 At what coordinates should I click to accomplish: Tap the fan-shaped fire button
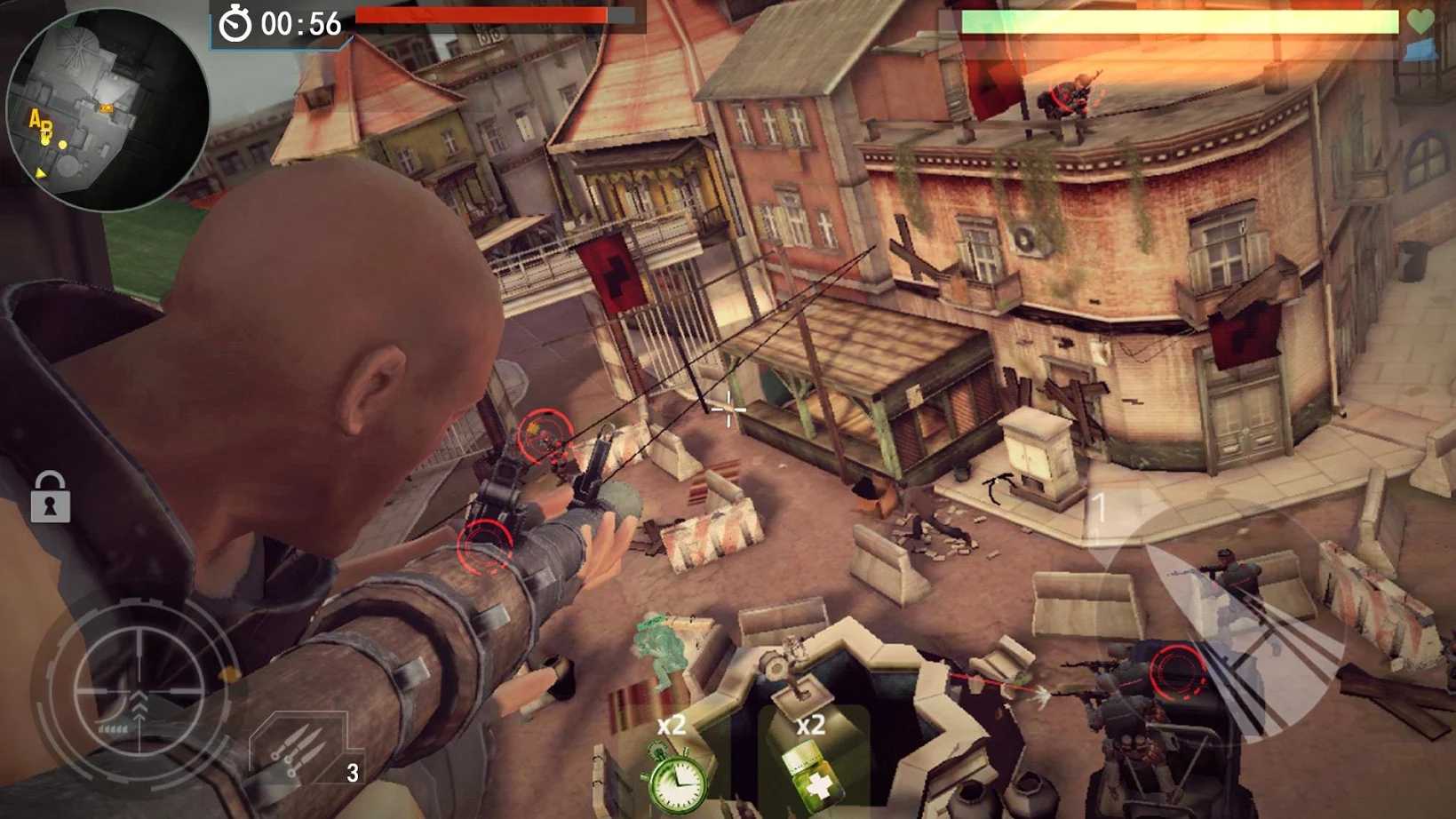[x=1226, y=622]
